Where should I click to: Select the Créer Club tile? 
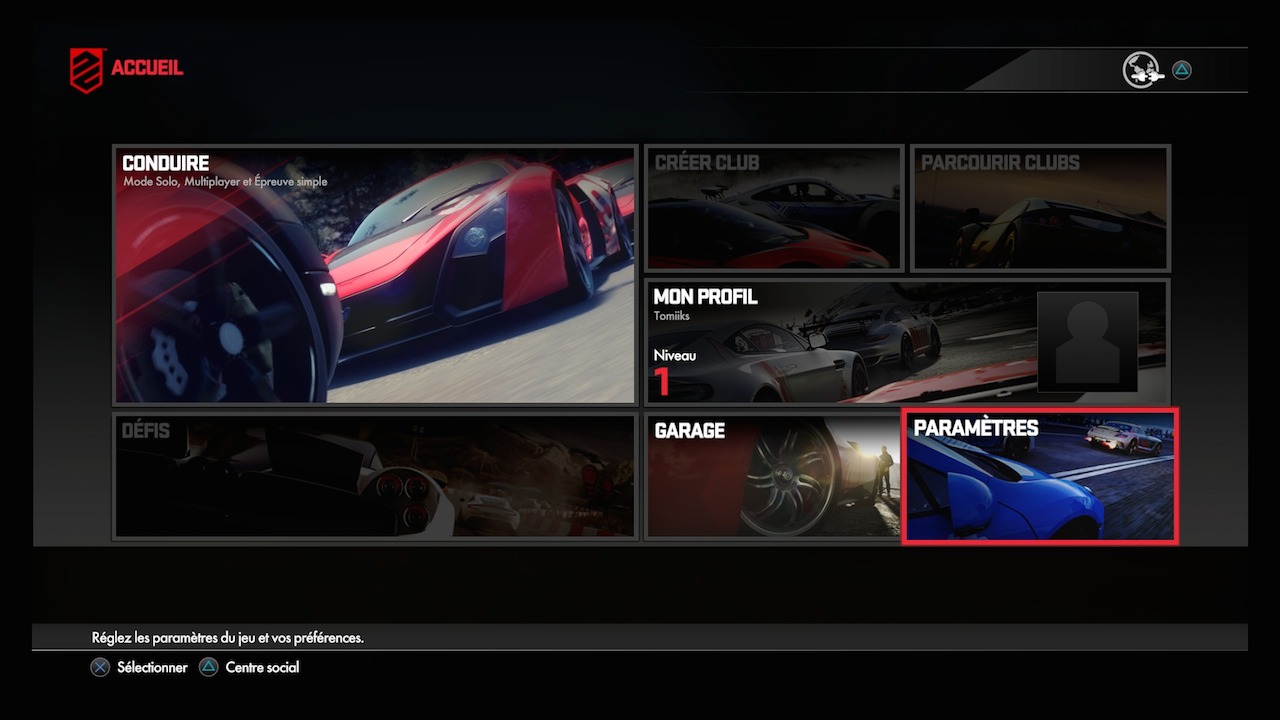pos(774,208)
